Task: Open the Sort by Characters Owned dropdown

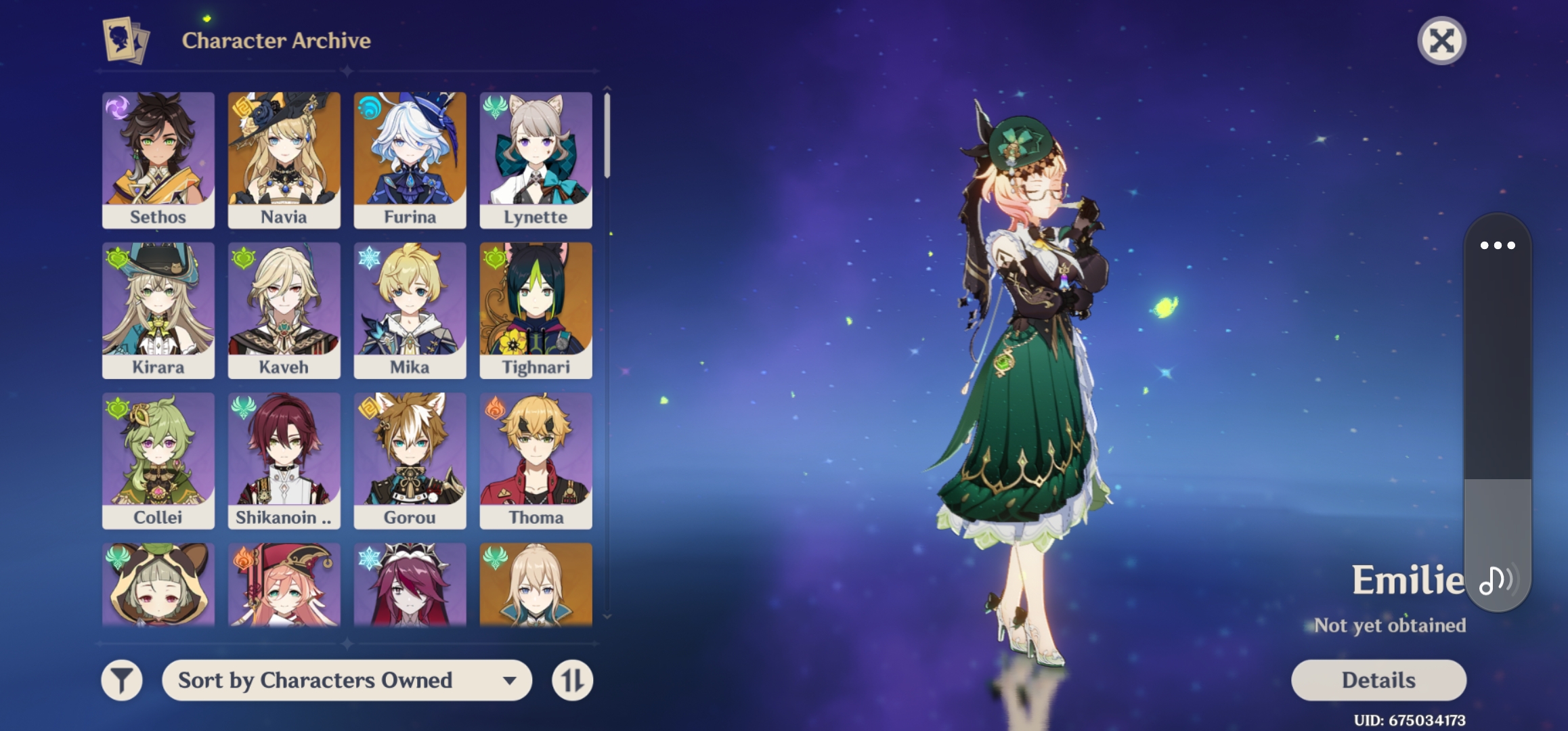Action: [347, 680]
